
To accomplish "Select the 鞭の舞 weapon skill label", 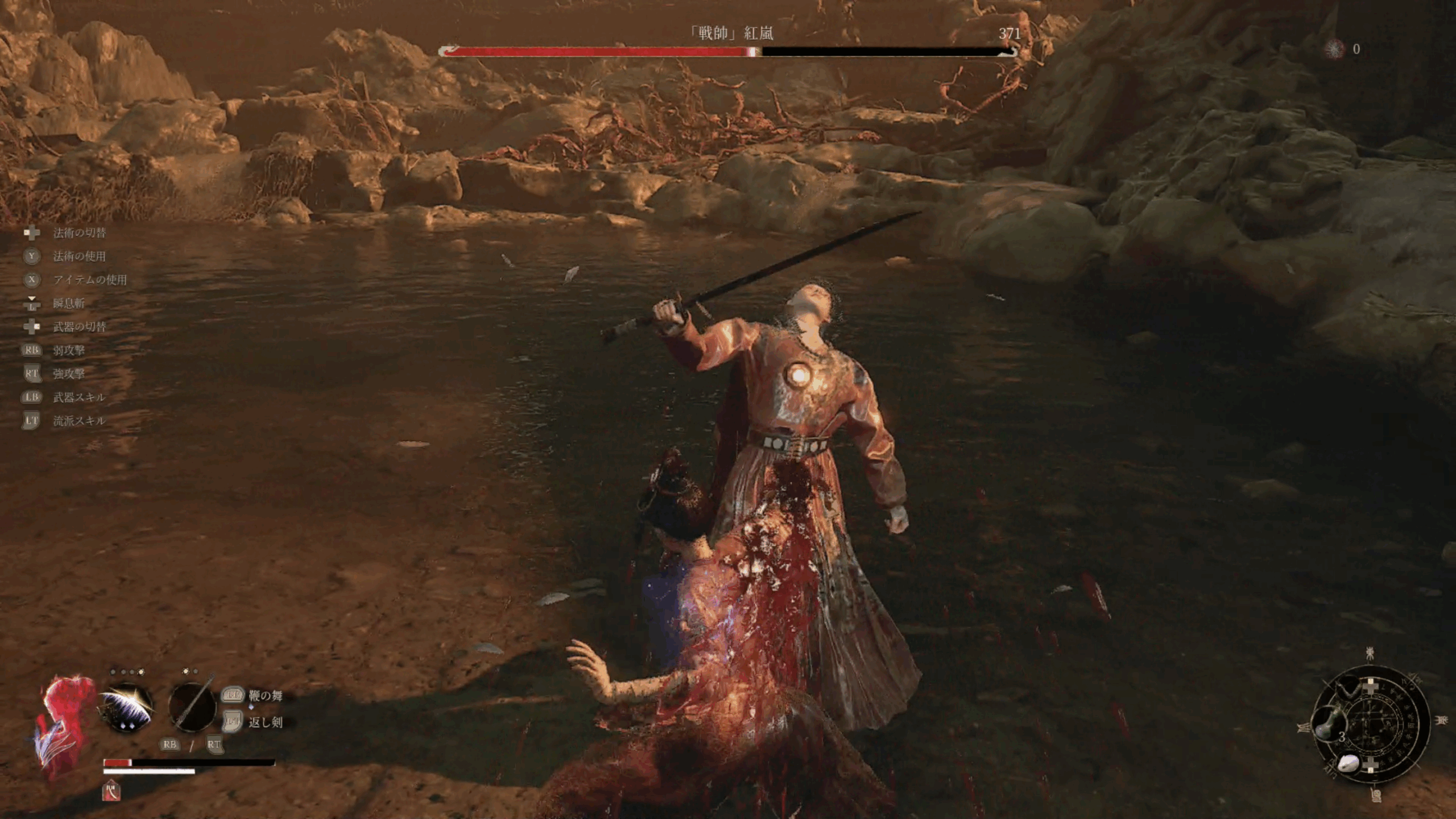I will [x=265, y=696].
